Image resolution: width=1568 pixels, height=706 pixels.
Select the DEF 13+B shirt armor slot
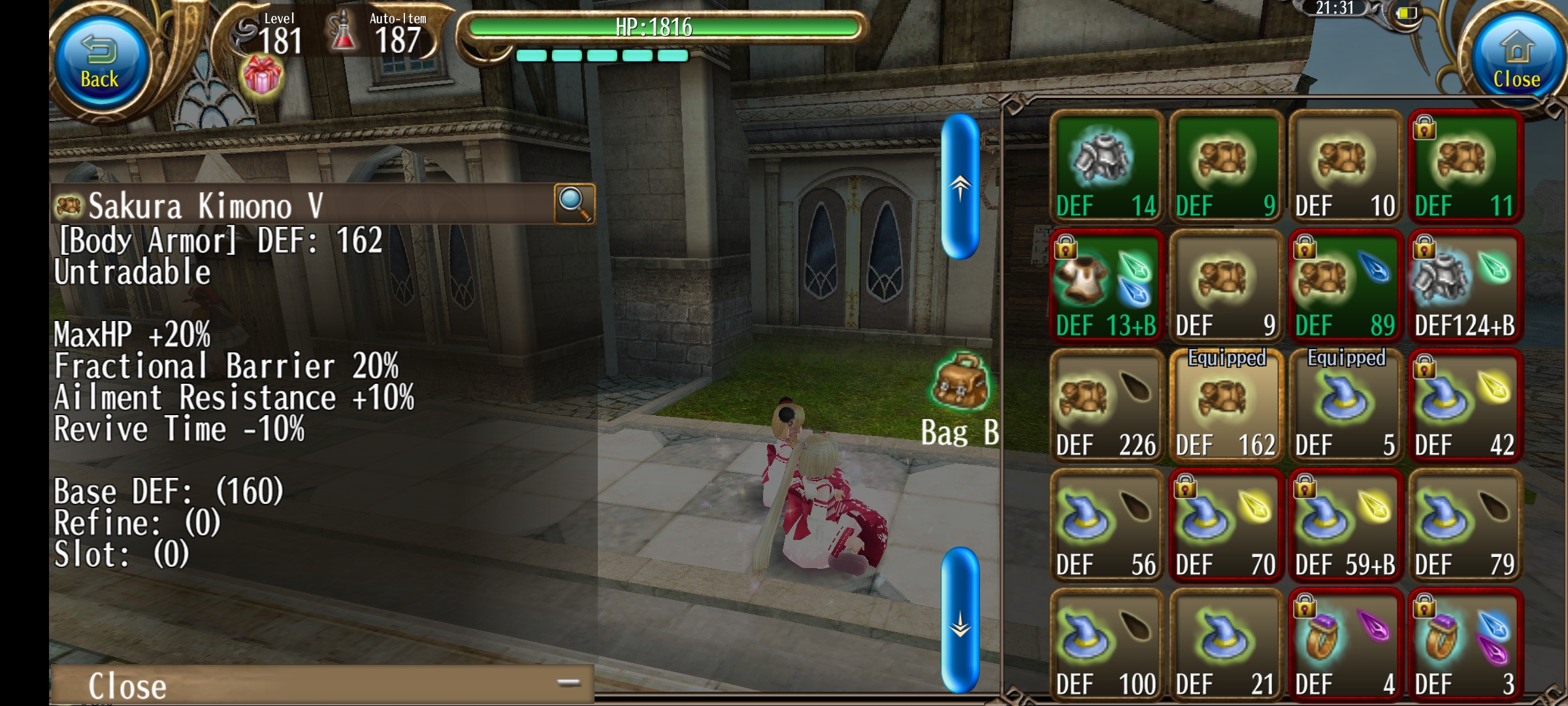click(x=1106, y=286)
